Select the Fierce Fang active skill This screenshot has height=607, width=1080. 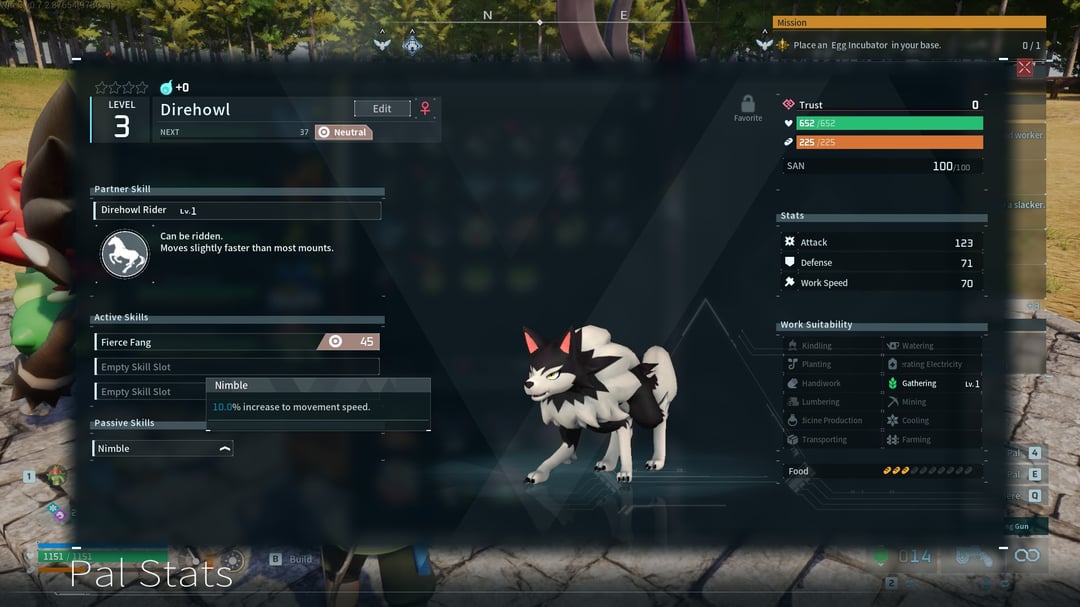pyautogui.click(x=237, y=342)
